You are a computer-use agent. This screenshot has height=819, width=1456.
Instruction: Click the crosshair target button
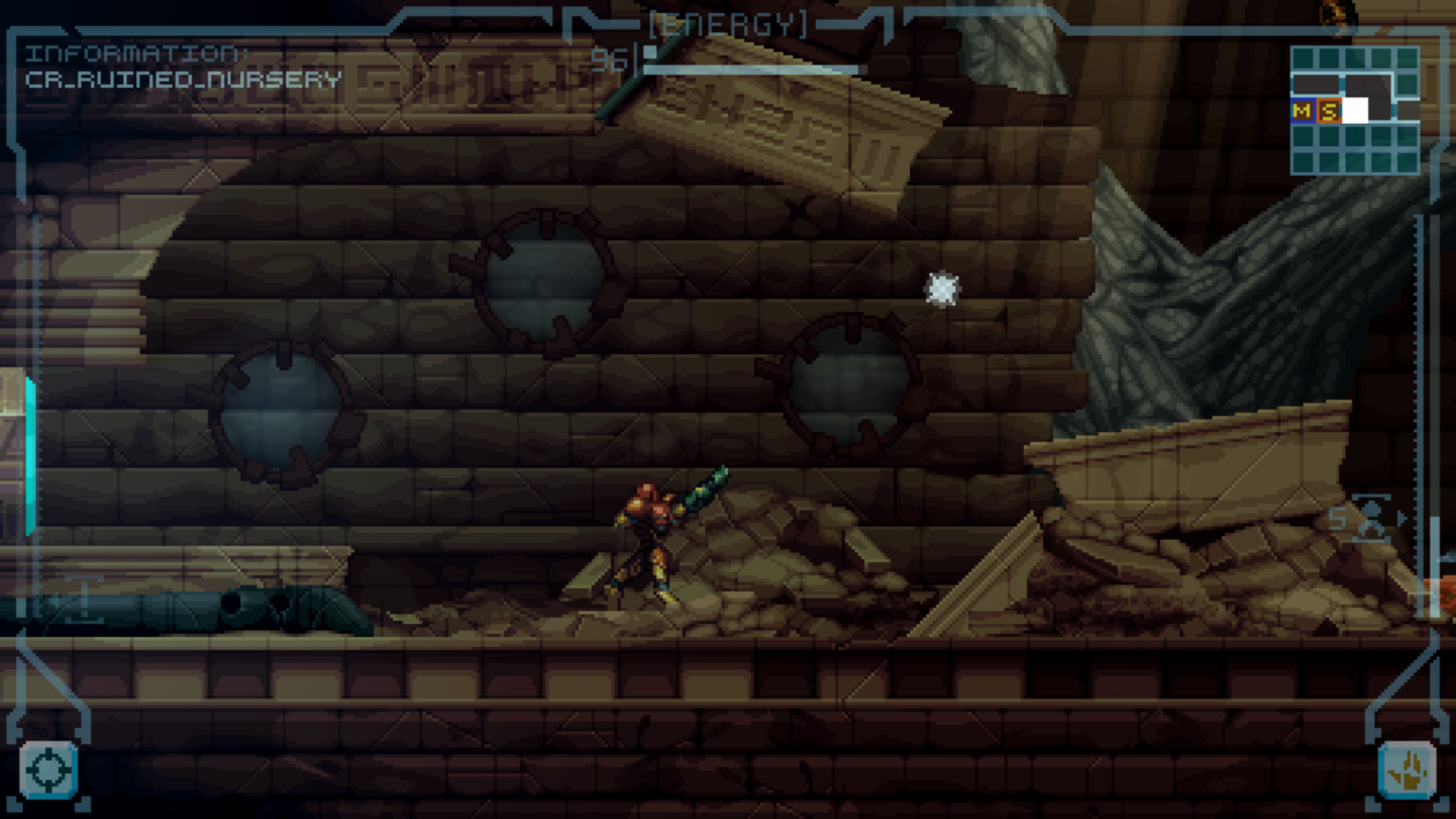point(48,771)
